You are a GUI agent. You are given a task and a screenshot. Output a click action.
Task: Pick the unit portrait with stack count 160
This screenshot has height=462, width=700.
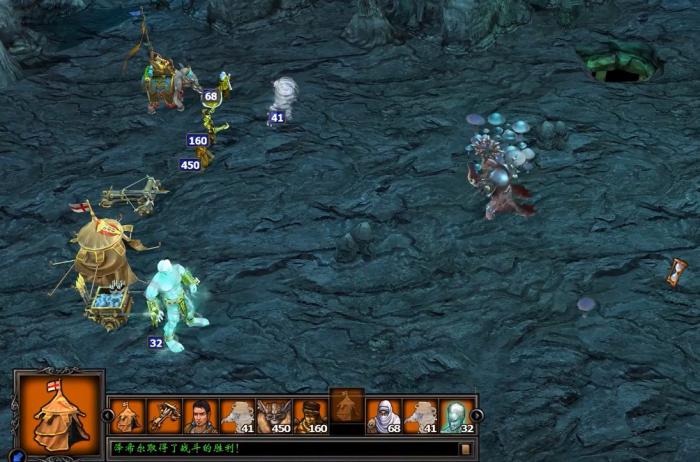click(309, 415)
